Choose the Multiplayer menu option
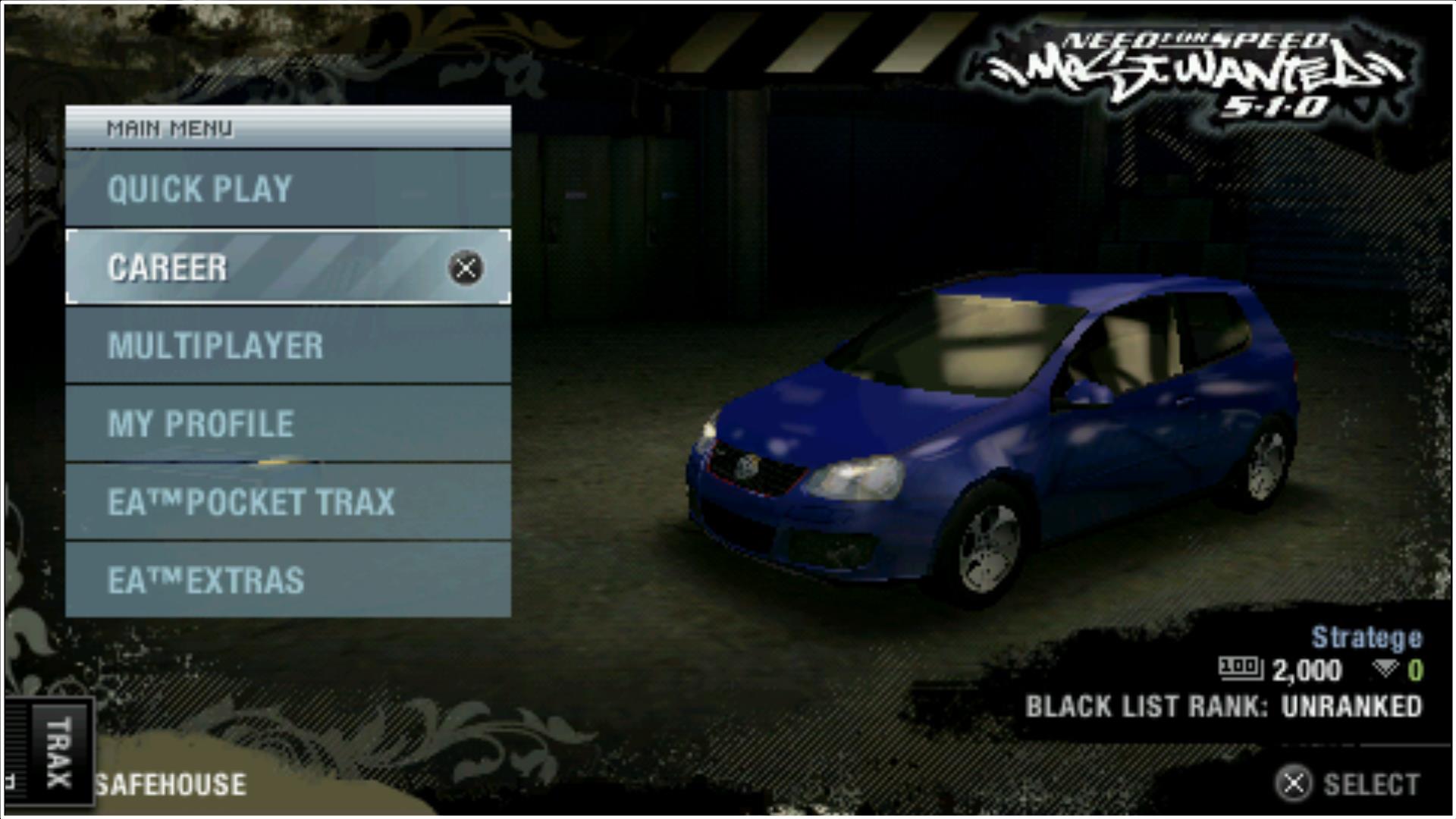The width and height of the screenshot is (1456, 819). click(287, 346)
